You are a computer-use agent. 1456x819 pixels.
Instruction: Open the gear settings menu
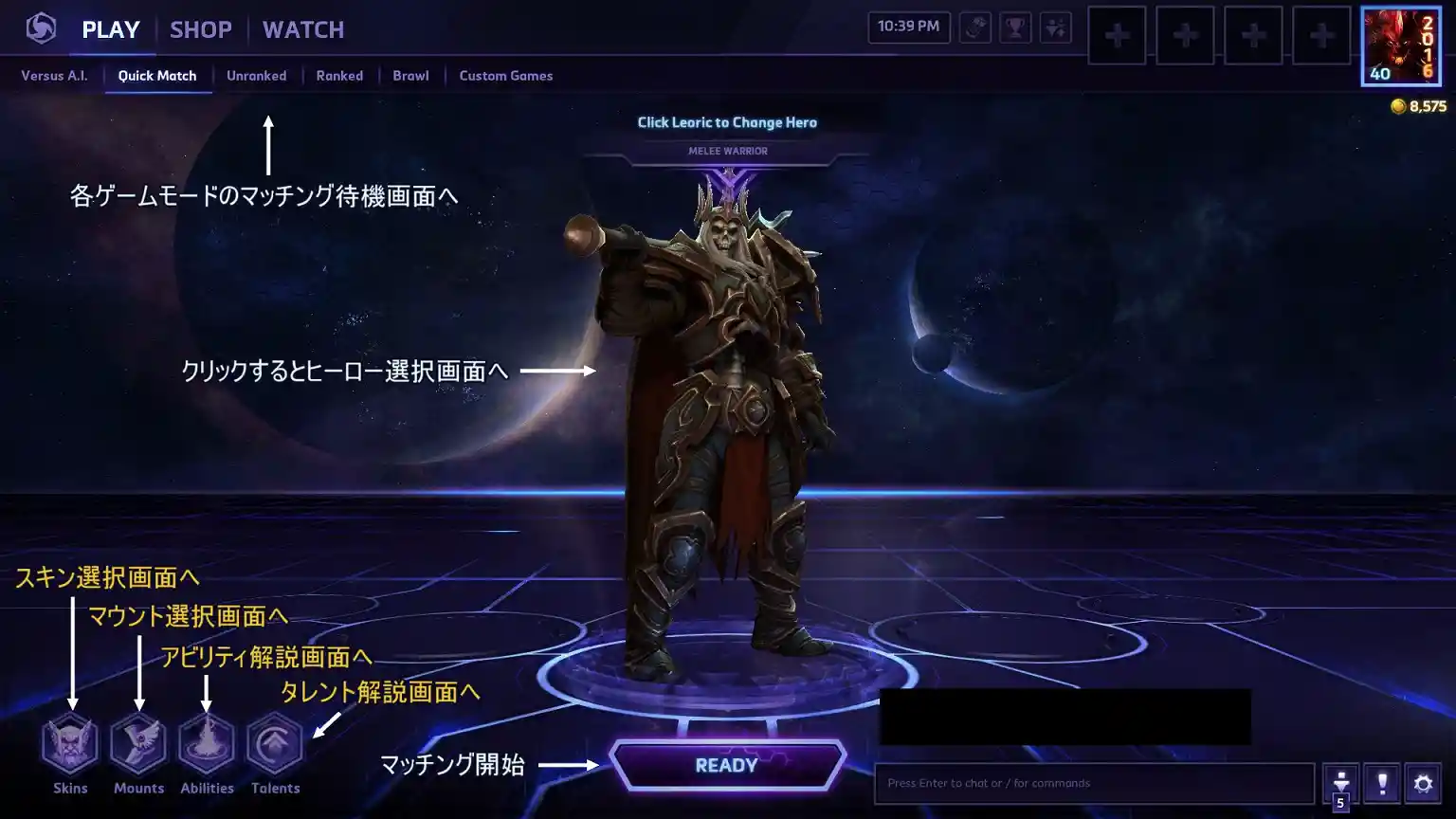click(x=1423, y=783)
